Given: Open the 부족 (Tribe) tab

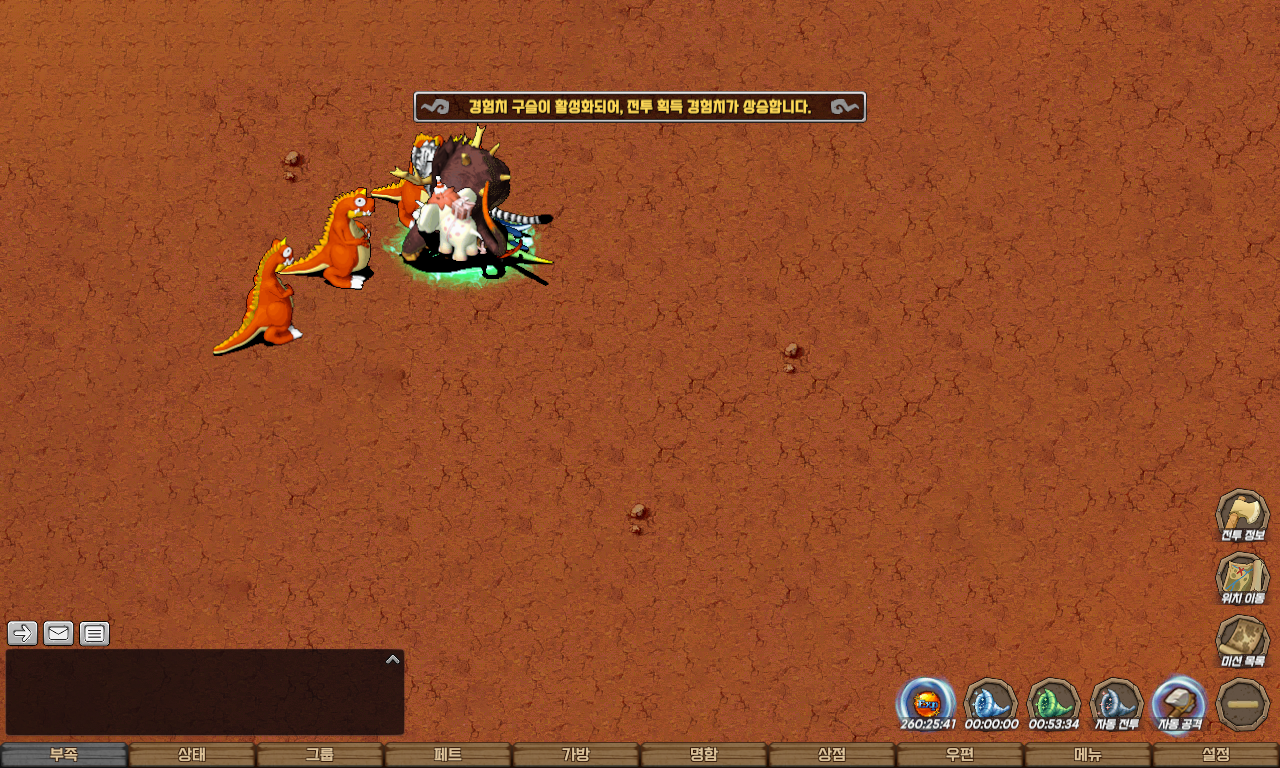Looking at the screenshot, I should point(64,755).
